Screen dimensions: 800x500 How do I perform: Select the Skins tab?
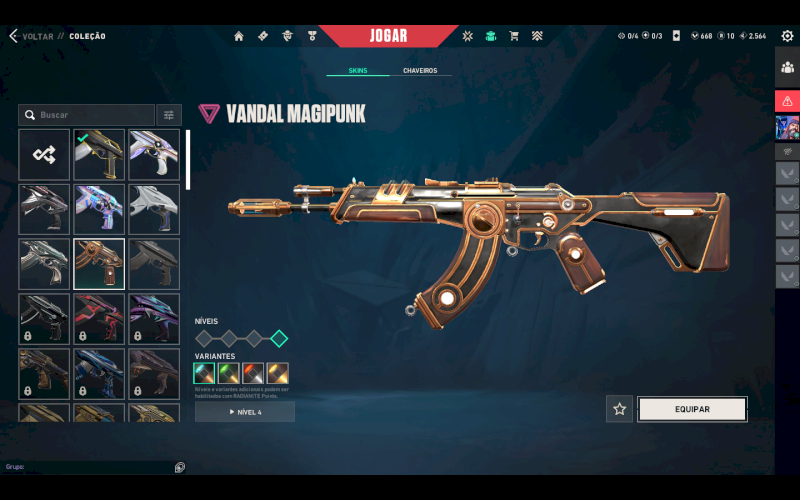coord(358,71)
